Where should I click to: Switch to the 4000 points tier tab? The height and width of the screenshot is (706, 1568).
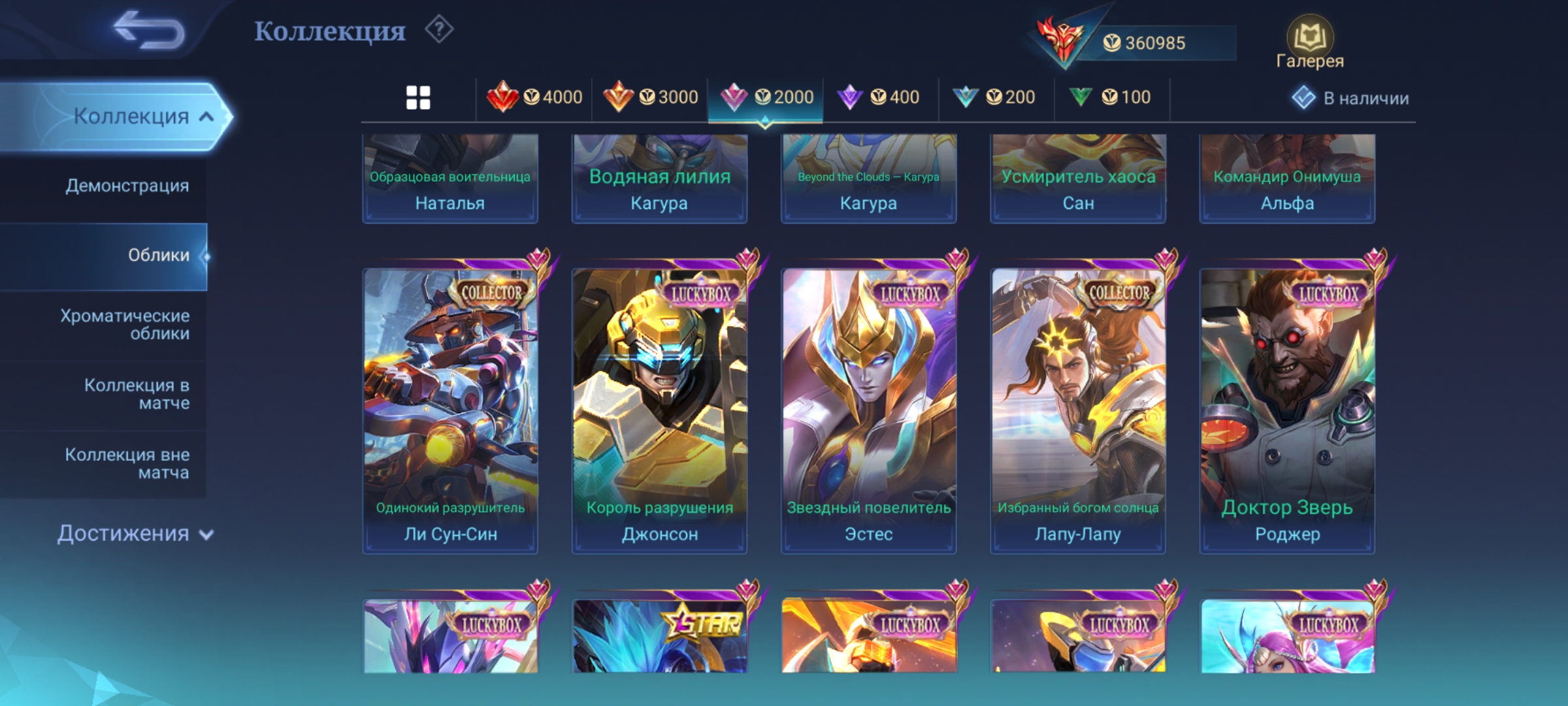click(534, 98)
